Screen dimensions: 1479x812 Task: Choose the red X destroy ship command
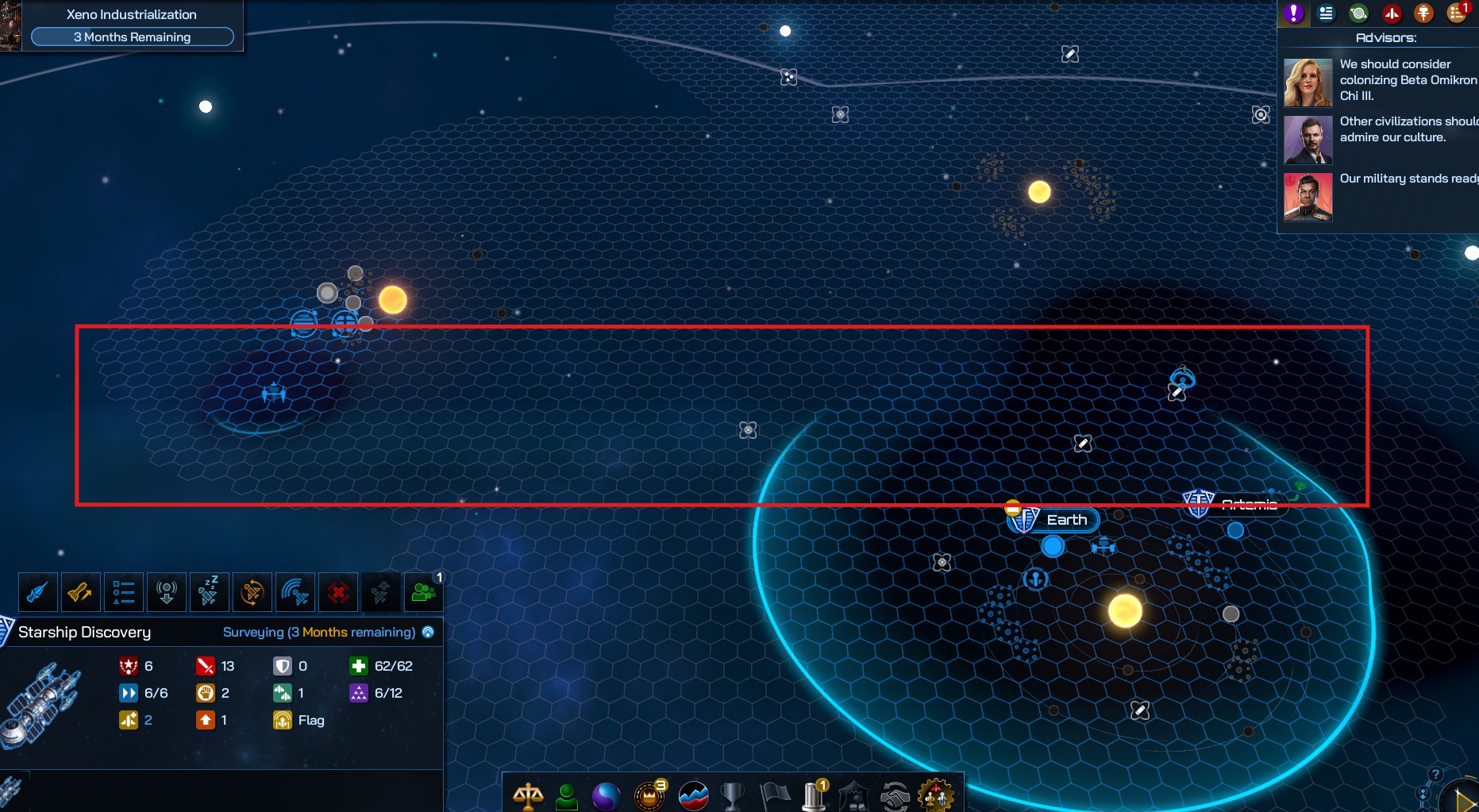pos(338,592)
